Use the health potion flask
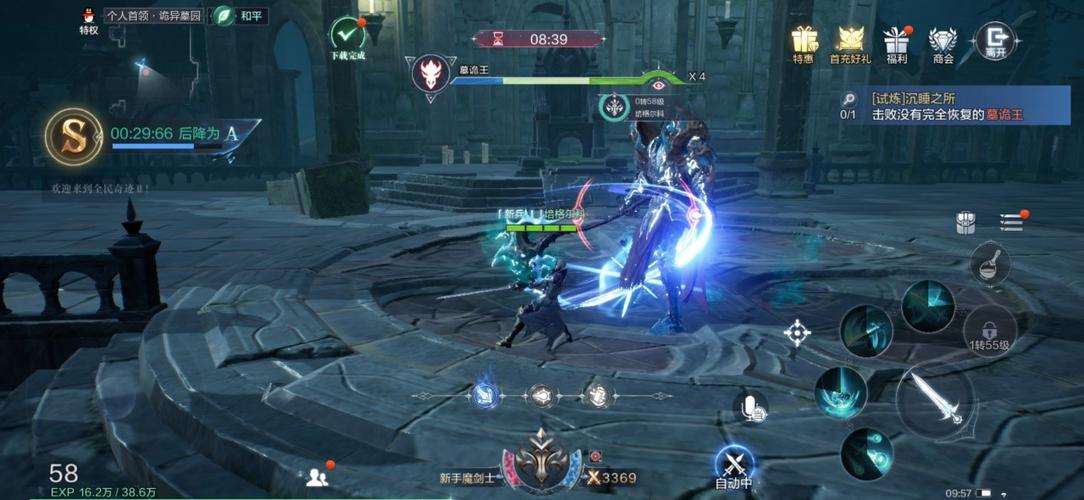The width and height of the screenshot is (1084, 500). tap(989, 264)
